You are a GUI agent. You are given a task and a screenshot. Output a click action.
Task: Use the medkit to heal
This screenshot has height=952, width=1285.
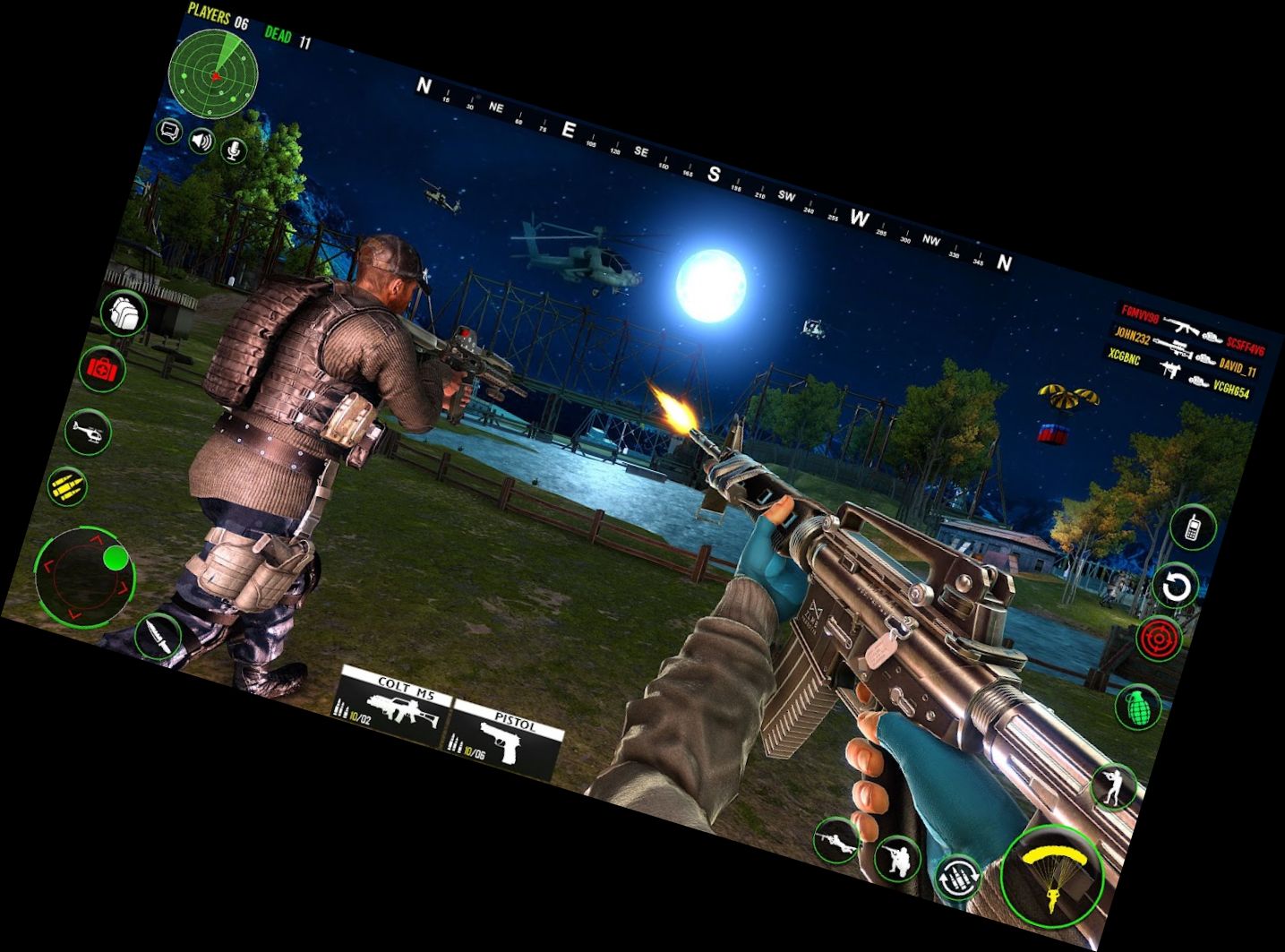click(104, 370)
